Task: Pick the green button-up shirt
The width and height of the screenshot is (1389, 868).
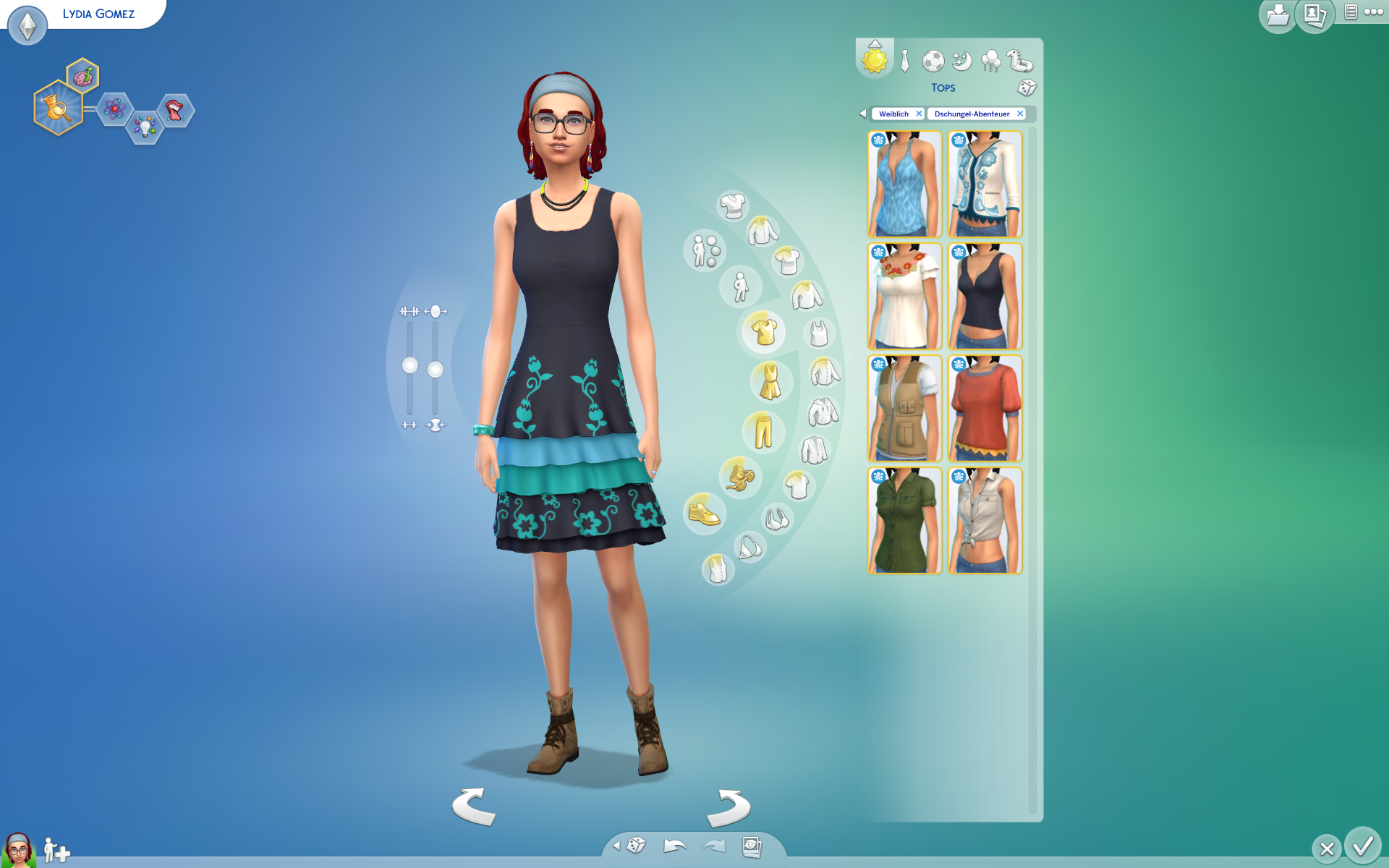Action: [x=904, y=521]
